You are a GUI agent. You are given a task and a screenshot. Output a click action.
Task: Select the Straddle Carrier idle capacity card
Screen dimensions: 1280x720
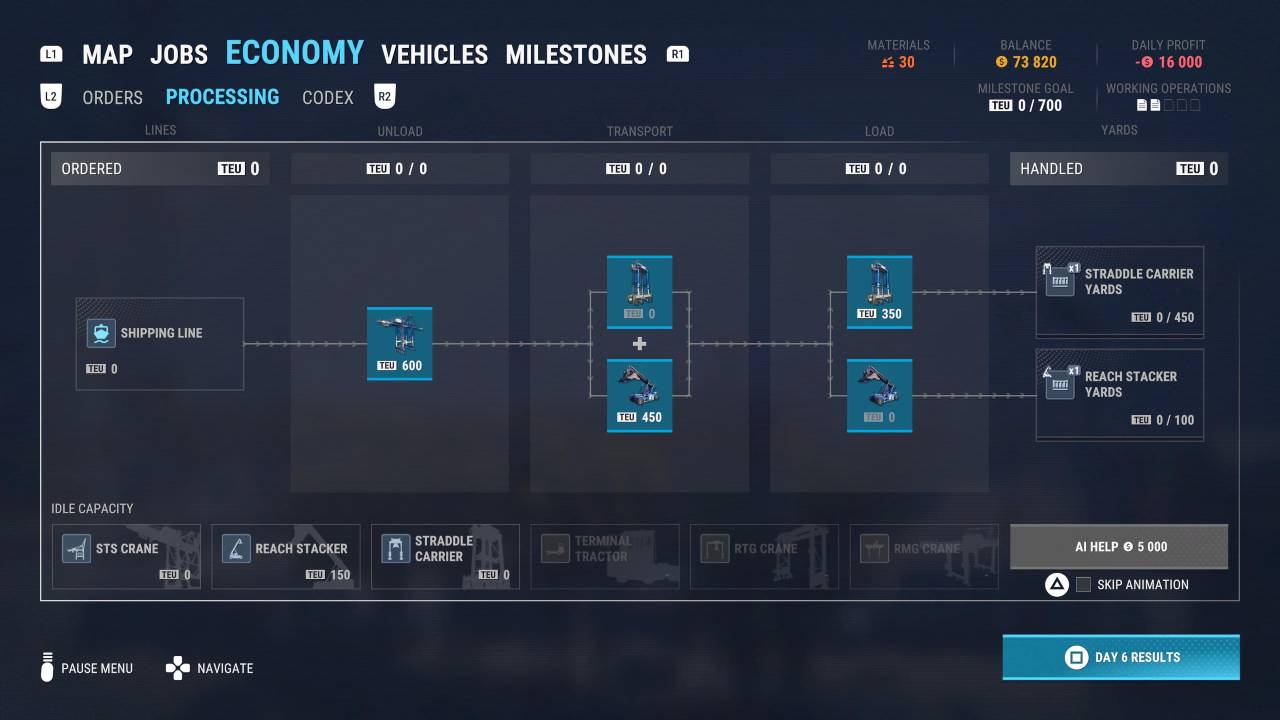click(x=445, y=556)
